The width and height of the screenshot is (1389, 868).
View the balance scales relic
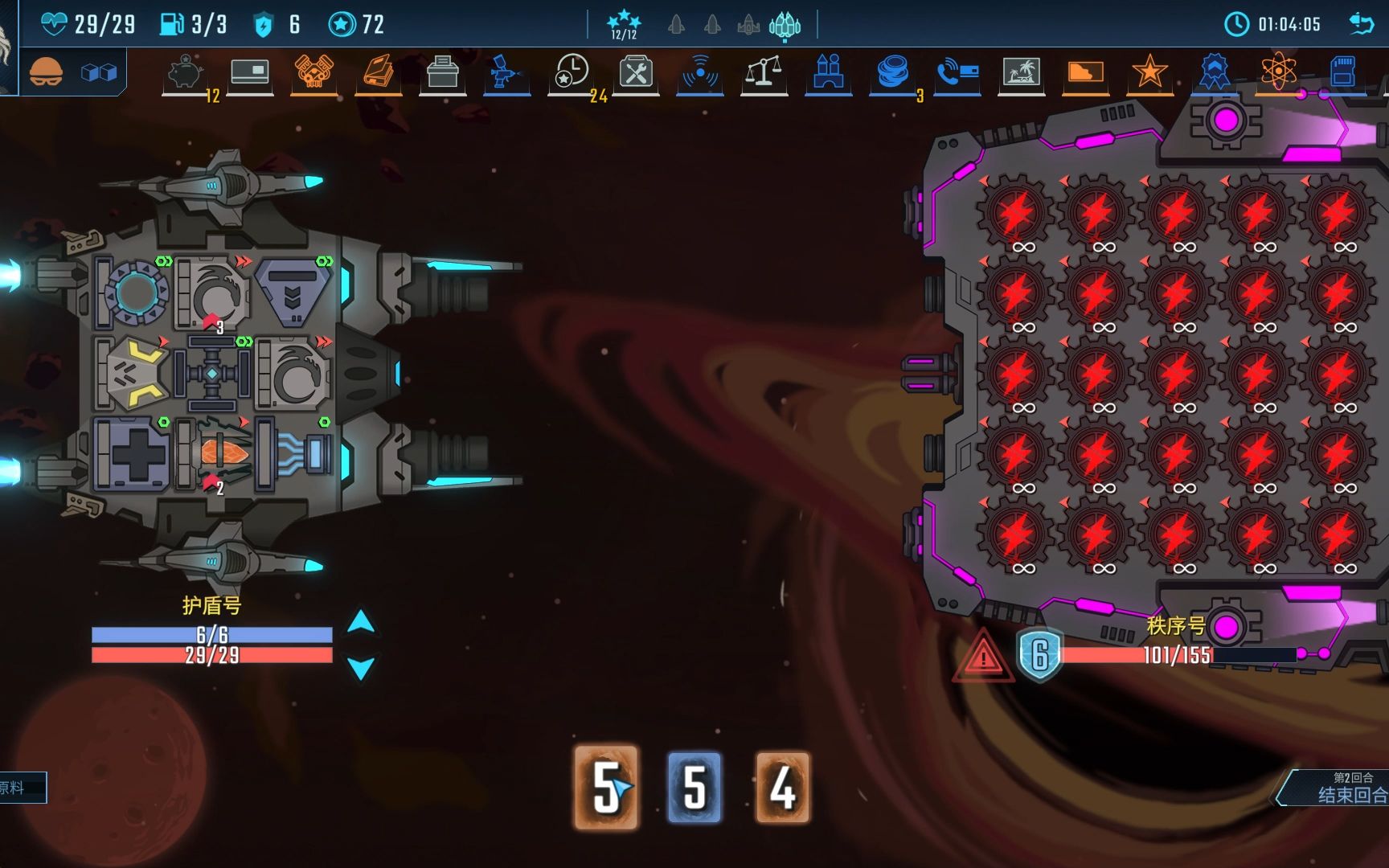764,73
